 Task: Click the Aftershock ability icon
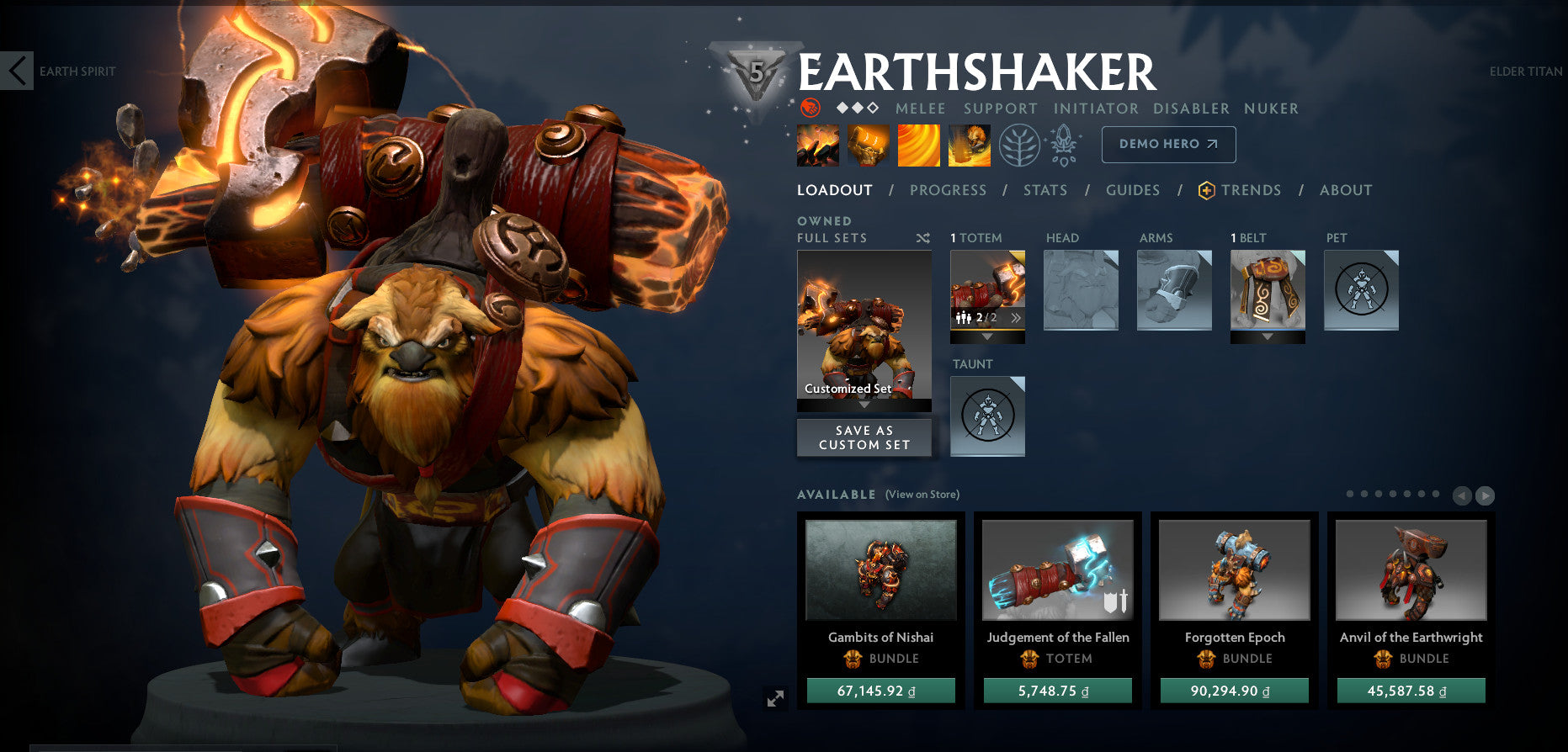click(x=918, y=145)
